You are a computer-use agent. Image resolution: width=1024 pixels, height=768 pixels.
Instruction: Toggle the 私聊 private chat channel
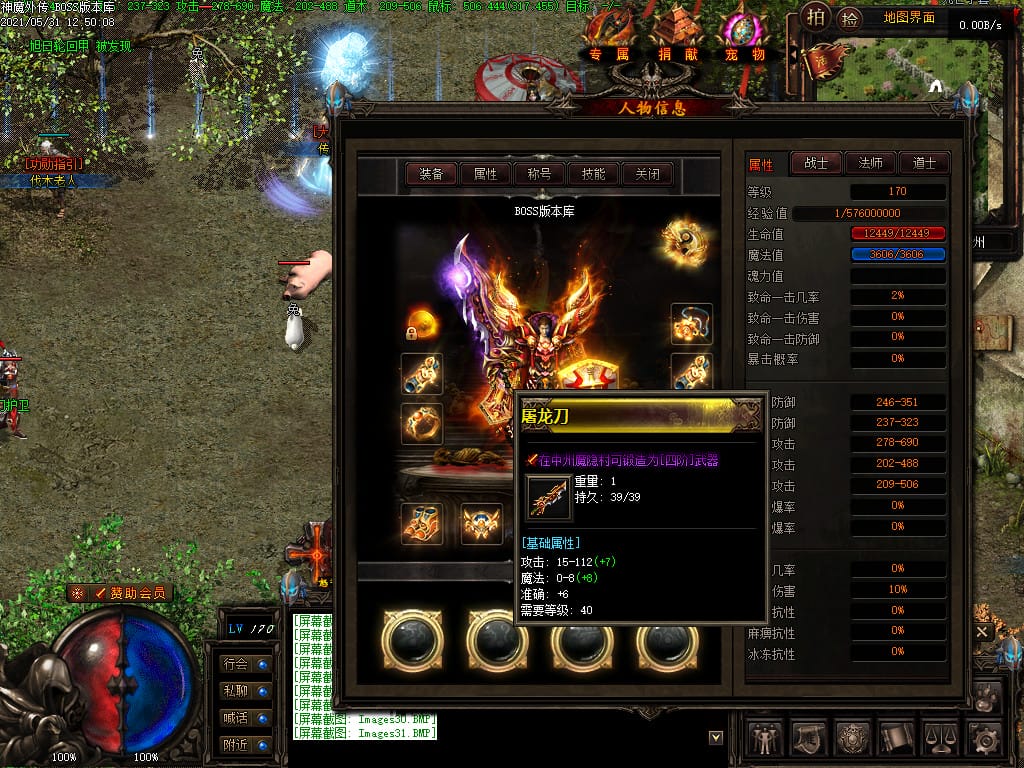[x=246, y=691]
